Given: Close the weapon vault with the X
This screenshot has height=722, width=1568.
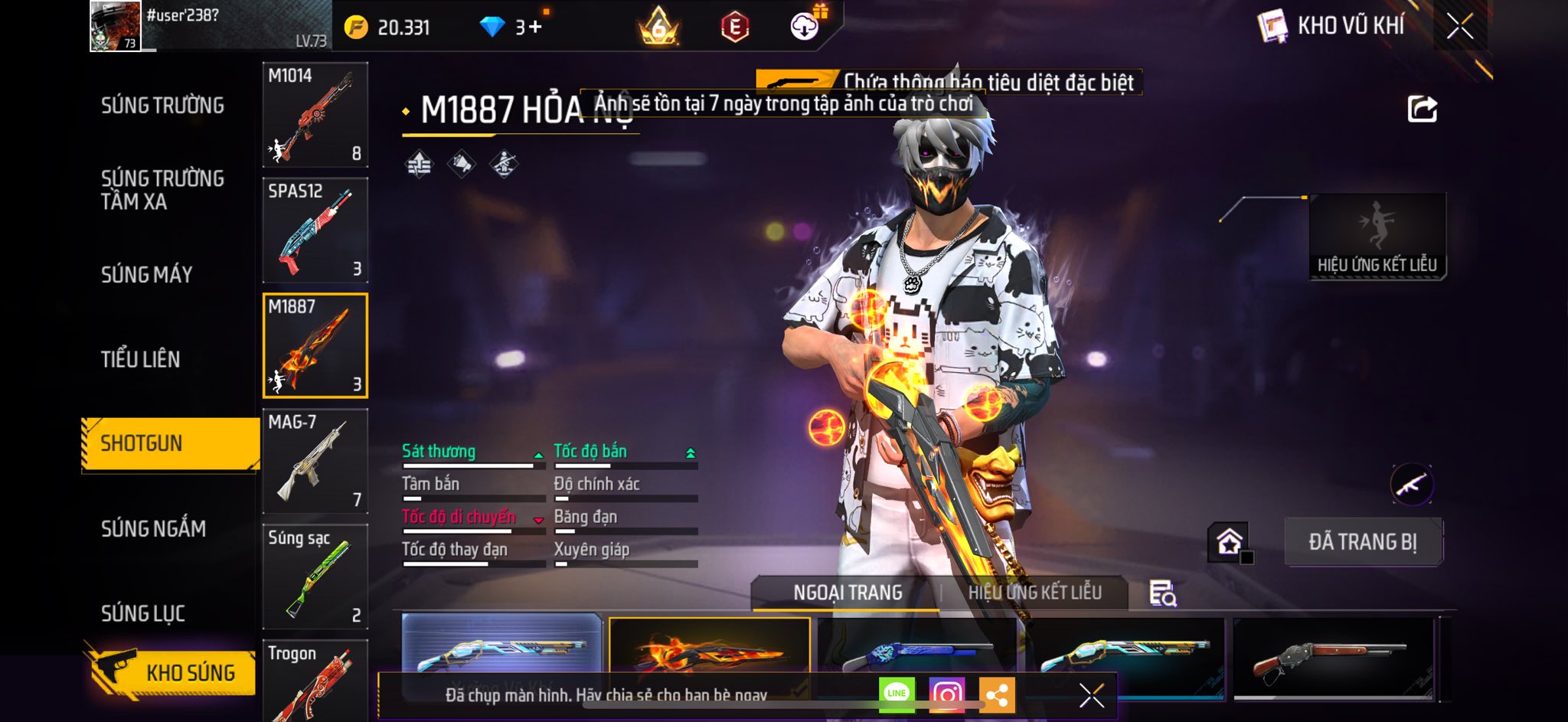Looking at the screenshot, I should point(1459,26).
